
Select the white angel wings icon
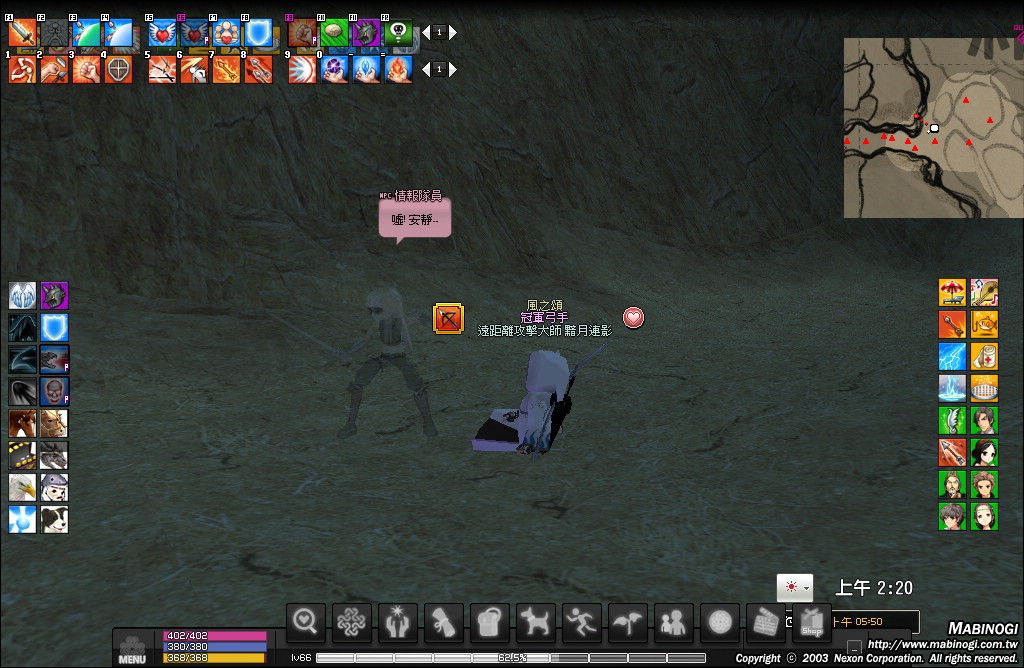22,295
